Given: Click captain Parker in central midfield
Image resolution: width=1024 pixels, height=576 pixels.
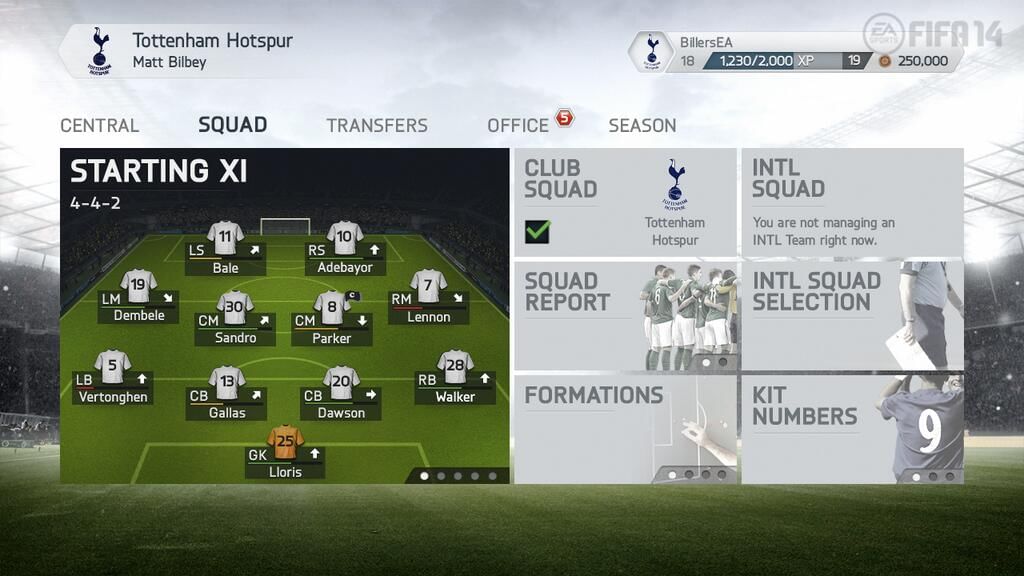Looking at the screenshot, I should click(x=332, y=320).
